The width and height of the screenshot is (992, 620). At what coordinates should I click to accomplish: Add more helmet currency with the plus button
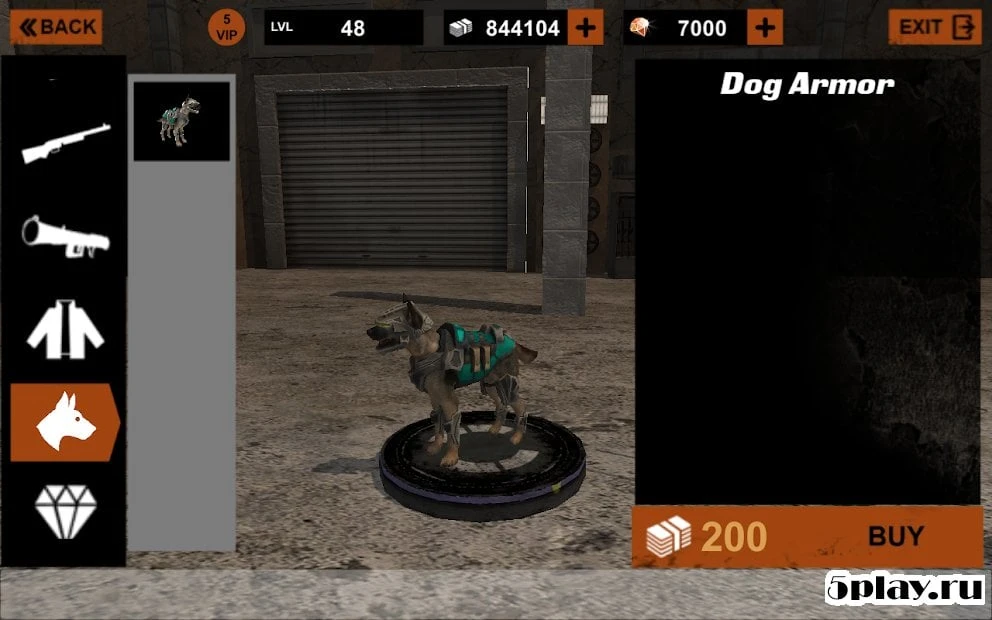pos(764,28)
